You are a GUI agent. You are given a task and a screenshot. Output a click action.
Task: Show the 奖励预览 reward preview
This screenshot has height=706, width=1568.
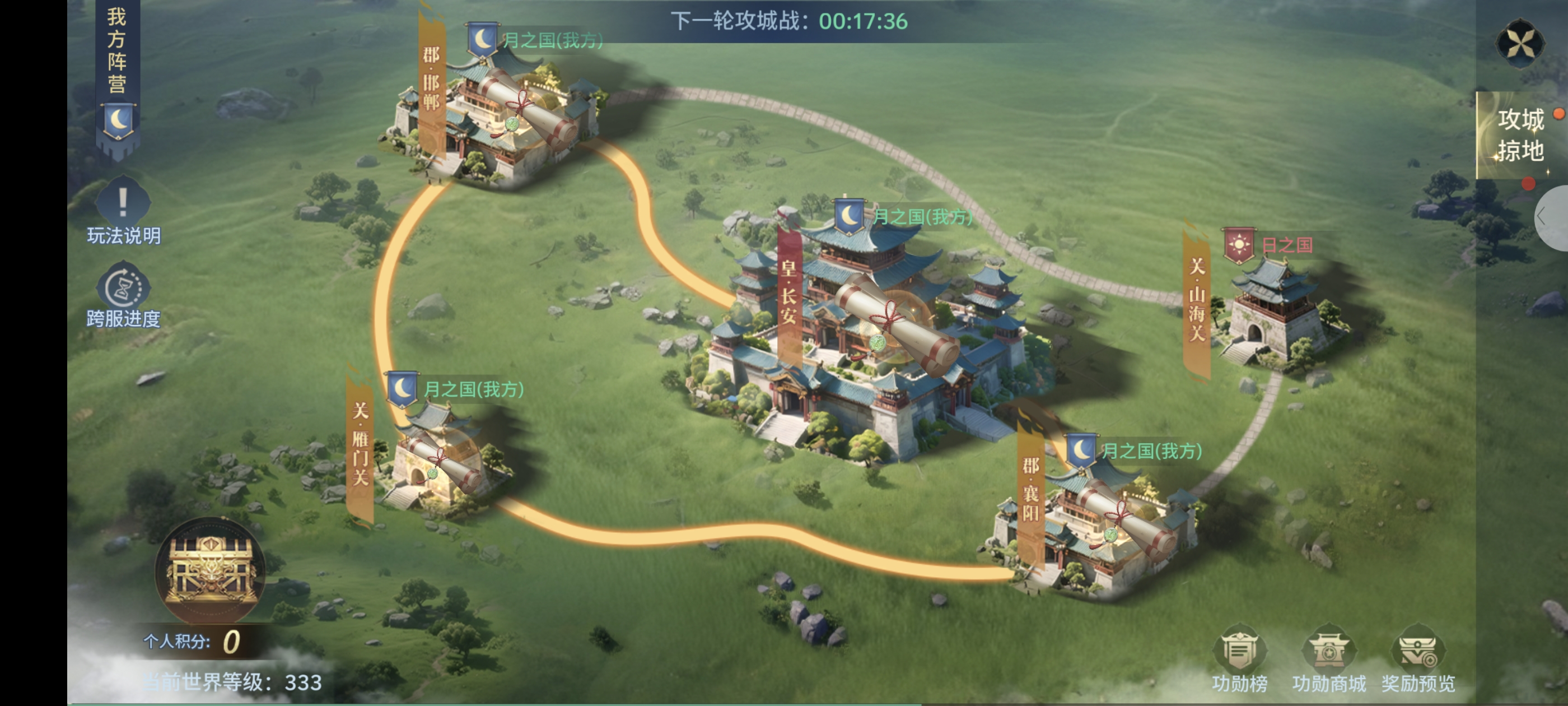click(x=1418, y=659)
